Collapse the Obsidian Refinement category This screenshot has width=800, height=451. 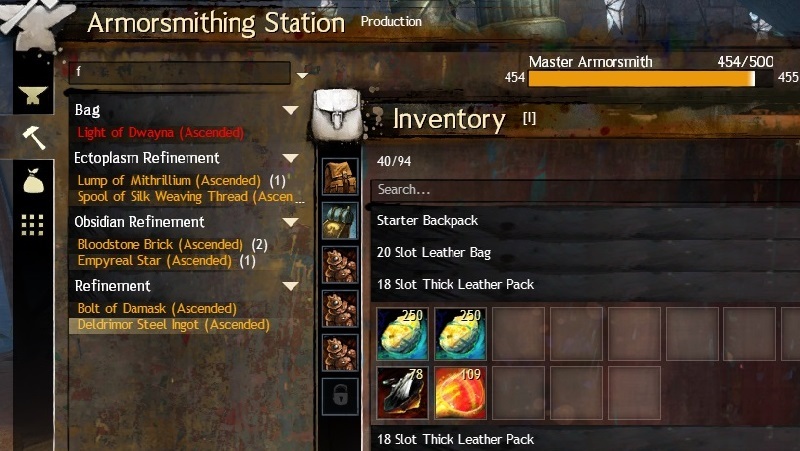coord(290,222)
